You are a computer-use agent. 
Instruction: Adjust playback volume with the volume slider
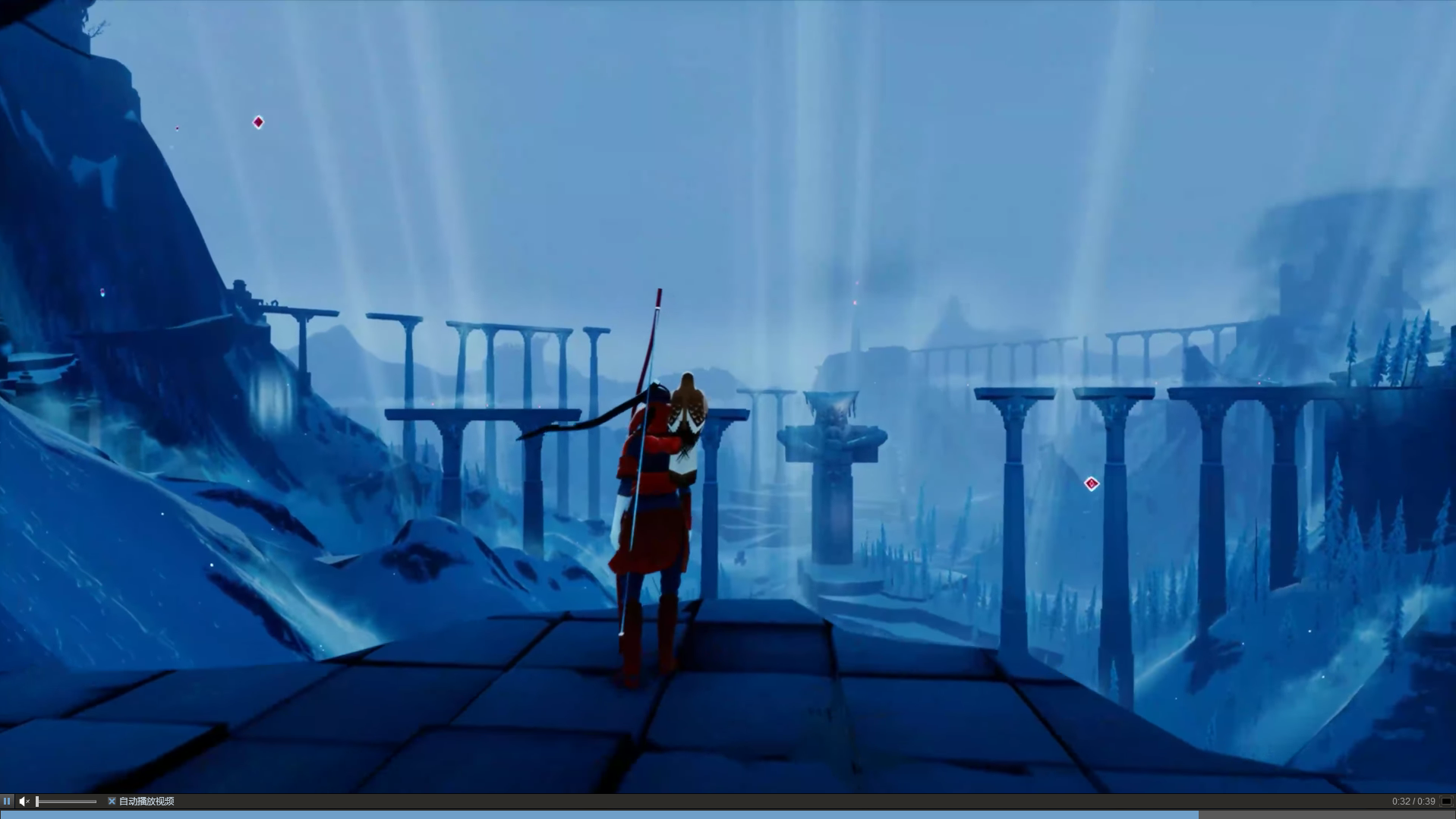pyautogui.click(x=67, y=801)
